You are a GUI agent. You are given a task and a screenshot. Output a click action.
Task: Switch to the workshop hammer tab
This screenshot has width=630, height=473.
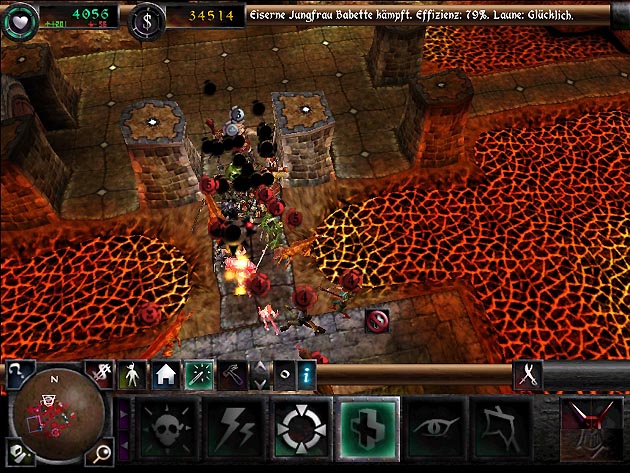point(232,375)
